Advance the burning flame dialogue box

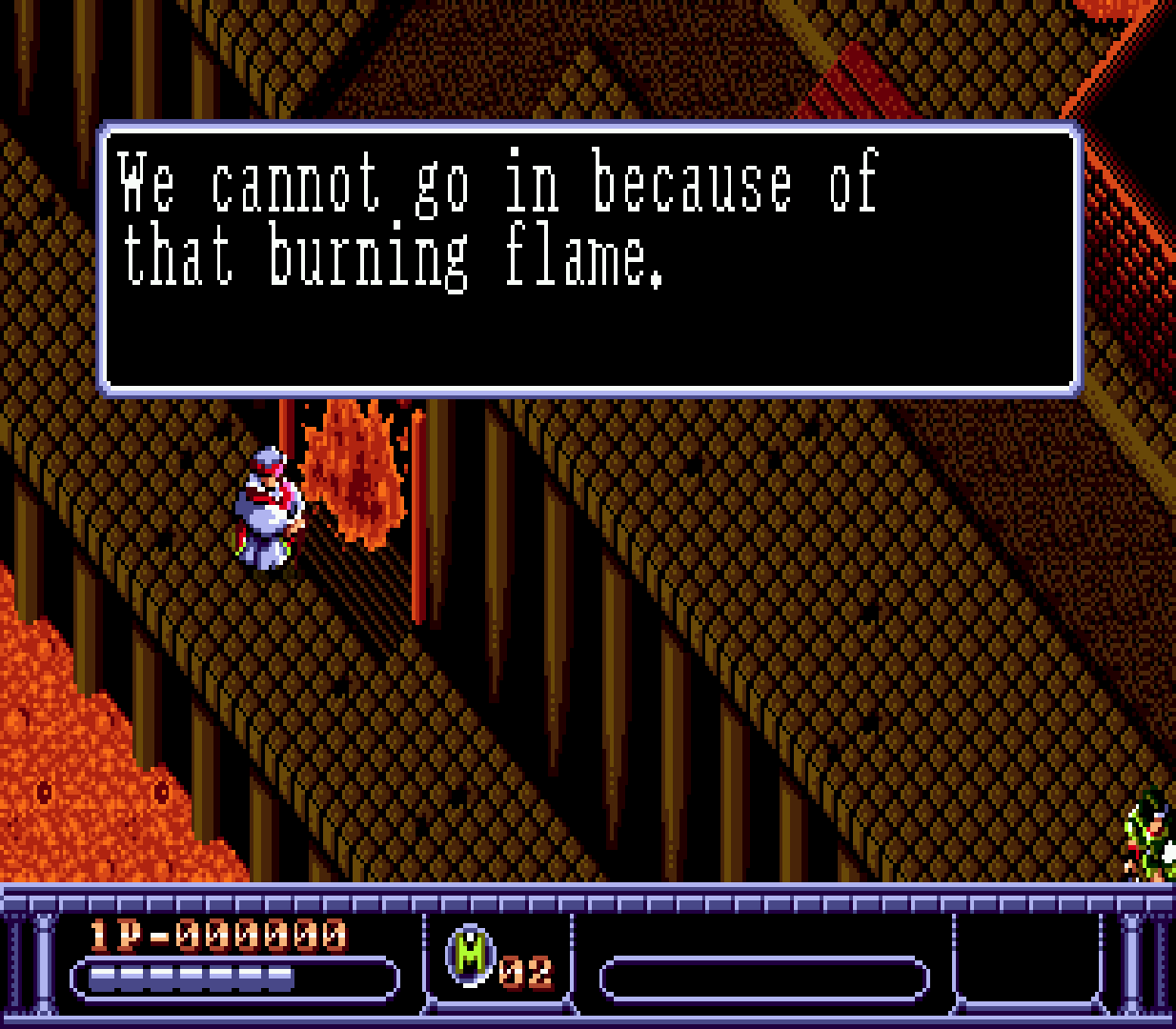[589, 259]
